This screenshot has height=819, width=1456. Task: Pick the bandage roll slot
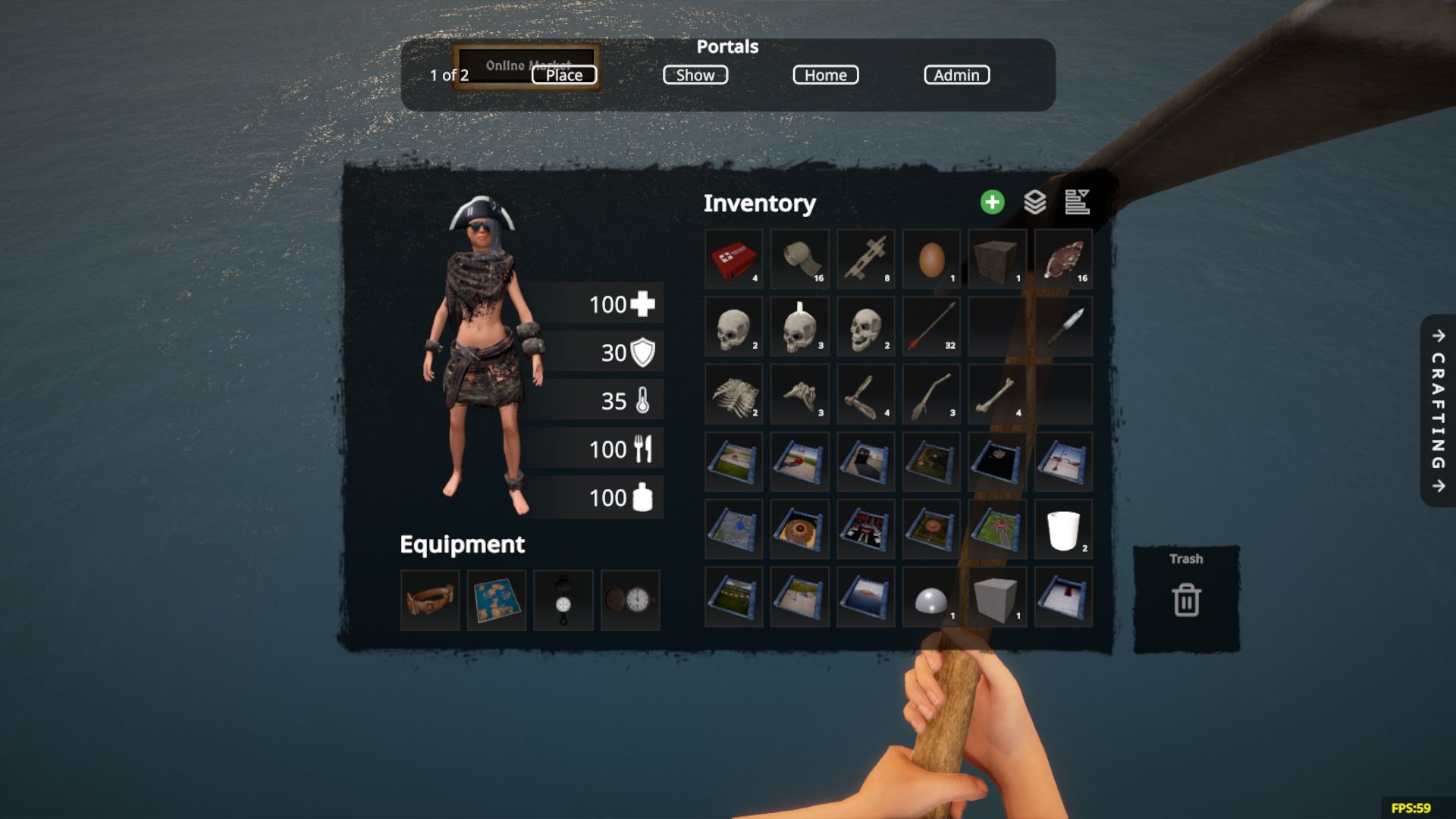tap(799, 259)
